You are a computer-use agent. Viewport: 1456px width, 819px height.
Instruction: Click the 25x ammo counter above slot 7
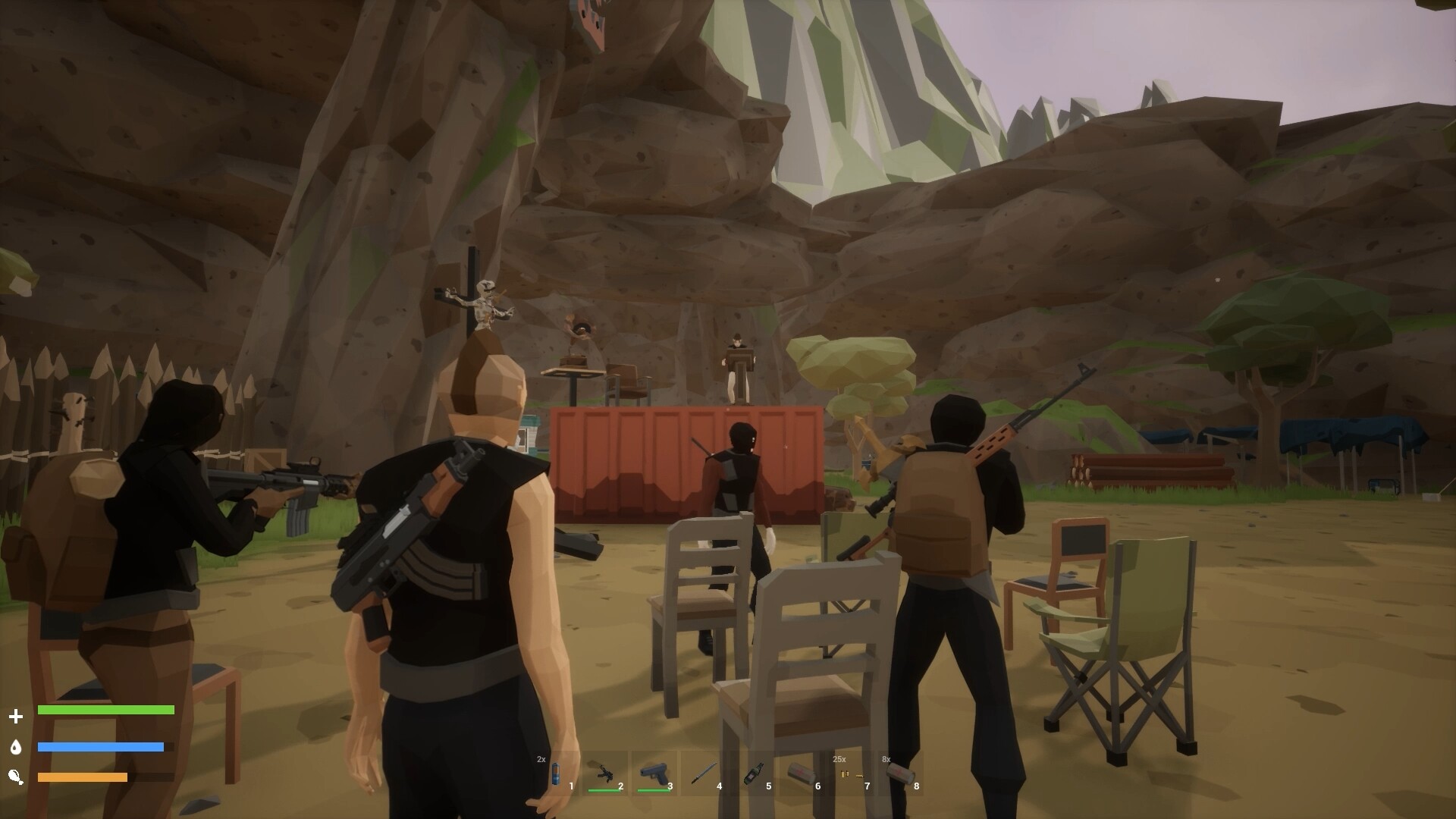coord(839,758)
